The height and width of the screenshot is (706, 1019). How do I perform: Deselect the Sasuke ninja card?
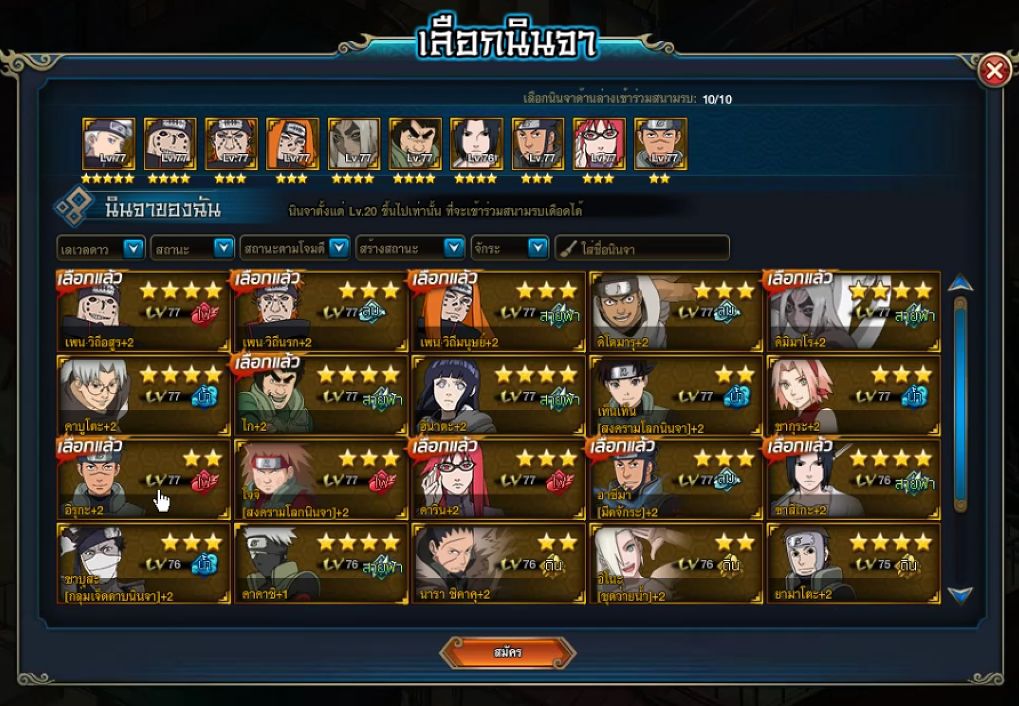coord(853,480)
